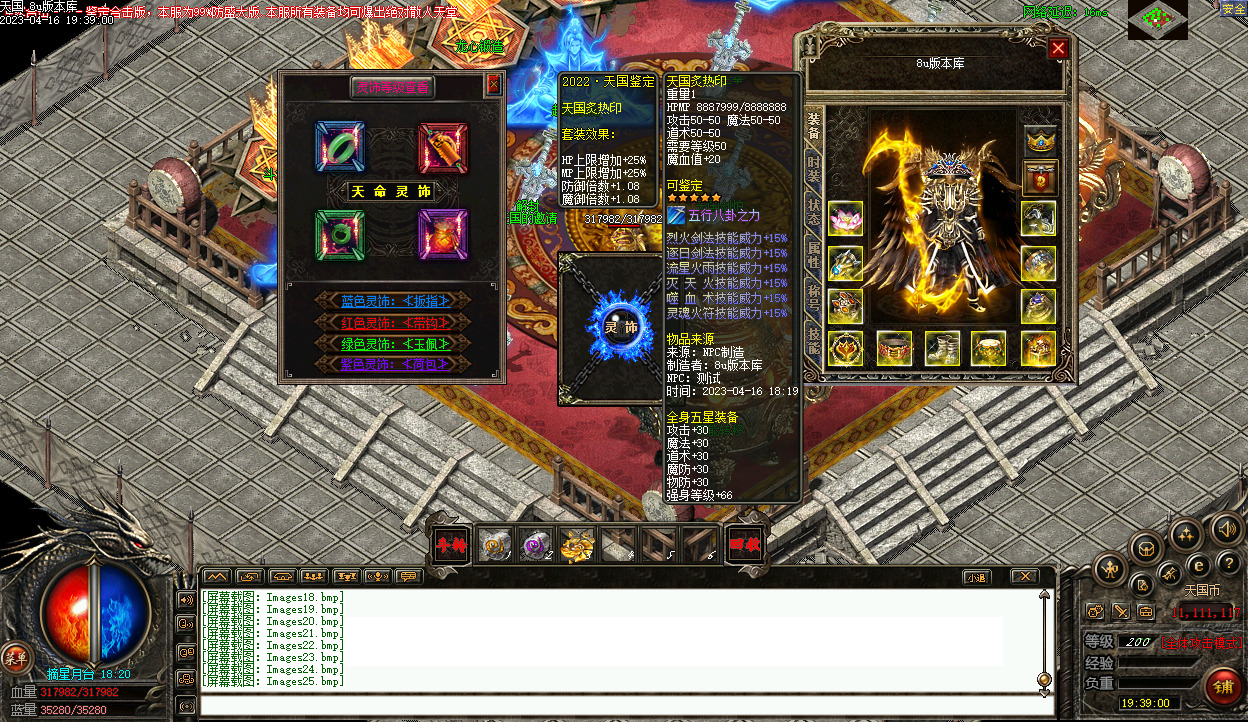The width and height of the screenshot is (1248, 722).
Task: Select the boots equipment slot
Action: (942, 348)
